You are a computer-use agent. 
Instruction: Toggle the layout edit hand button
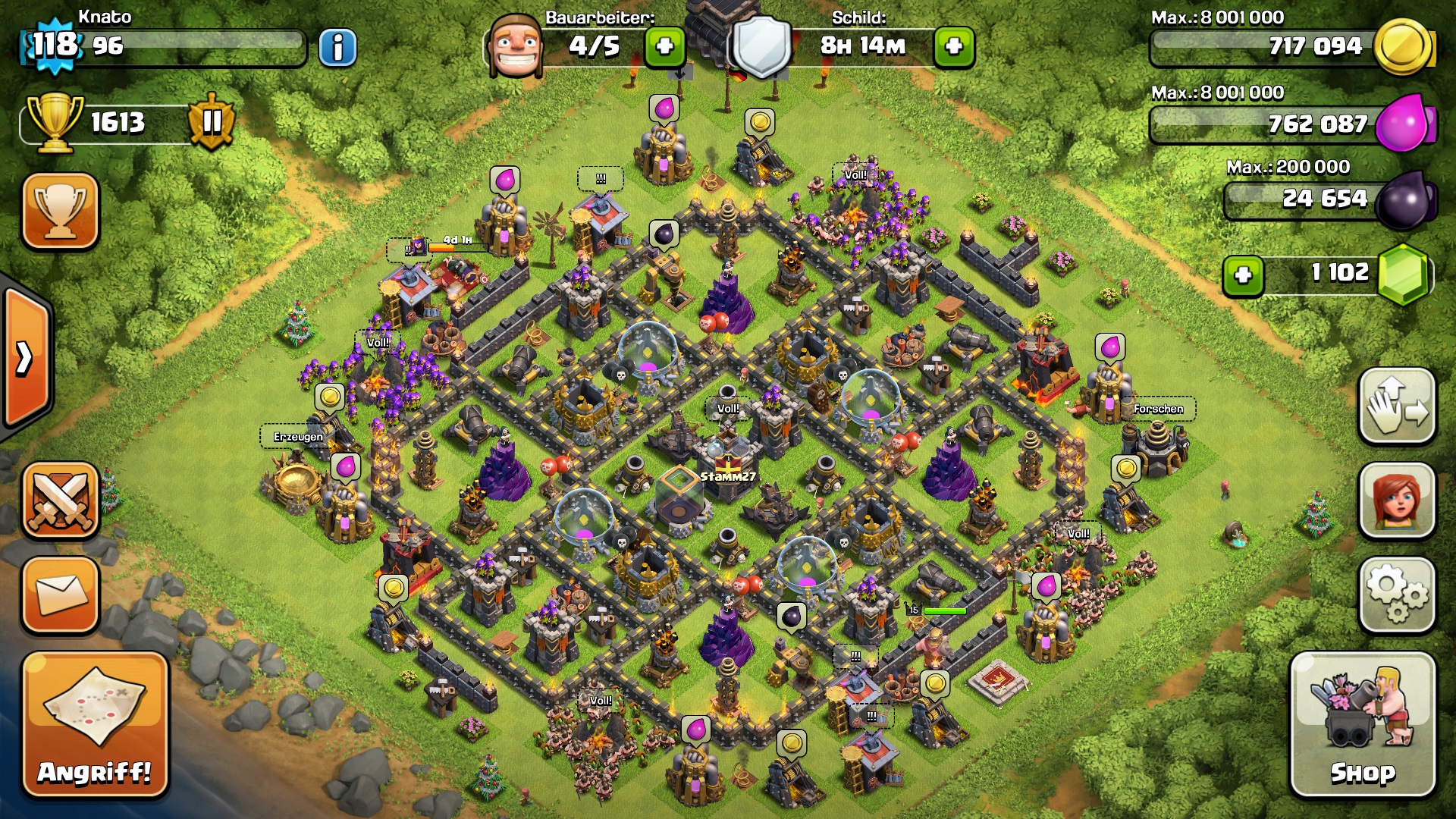click(1397, 406)
